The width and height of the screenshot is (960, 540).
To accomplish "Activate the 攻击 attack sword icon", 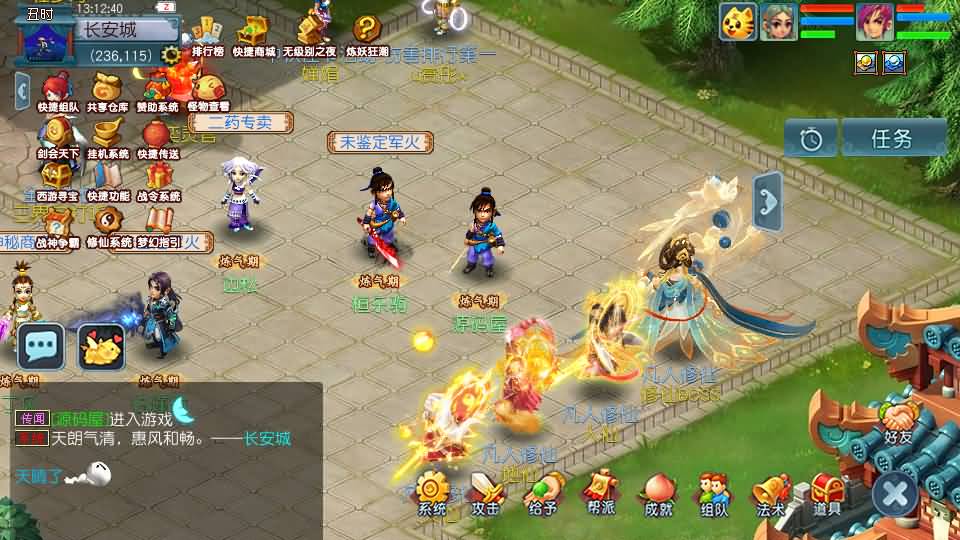I will pos(487,493).
